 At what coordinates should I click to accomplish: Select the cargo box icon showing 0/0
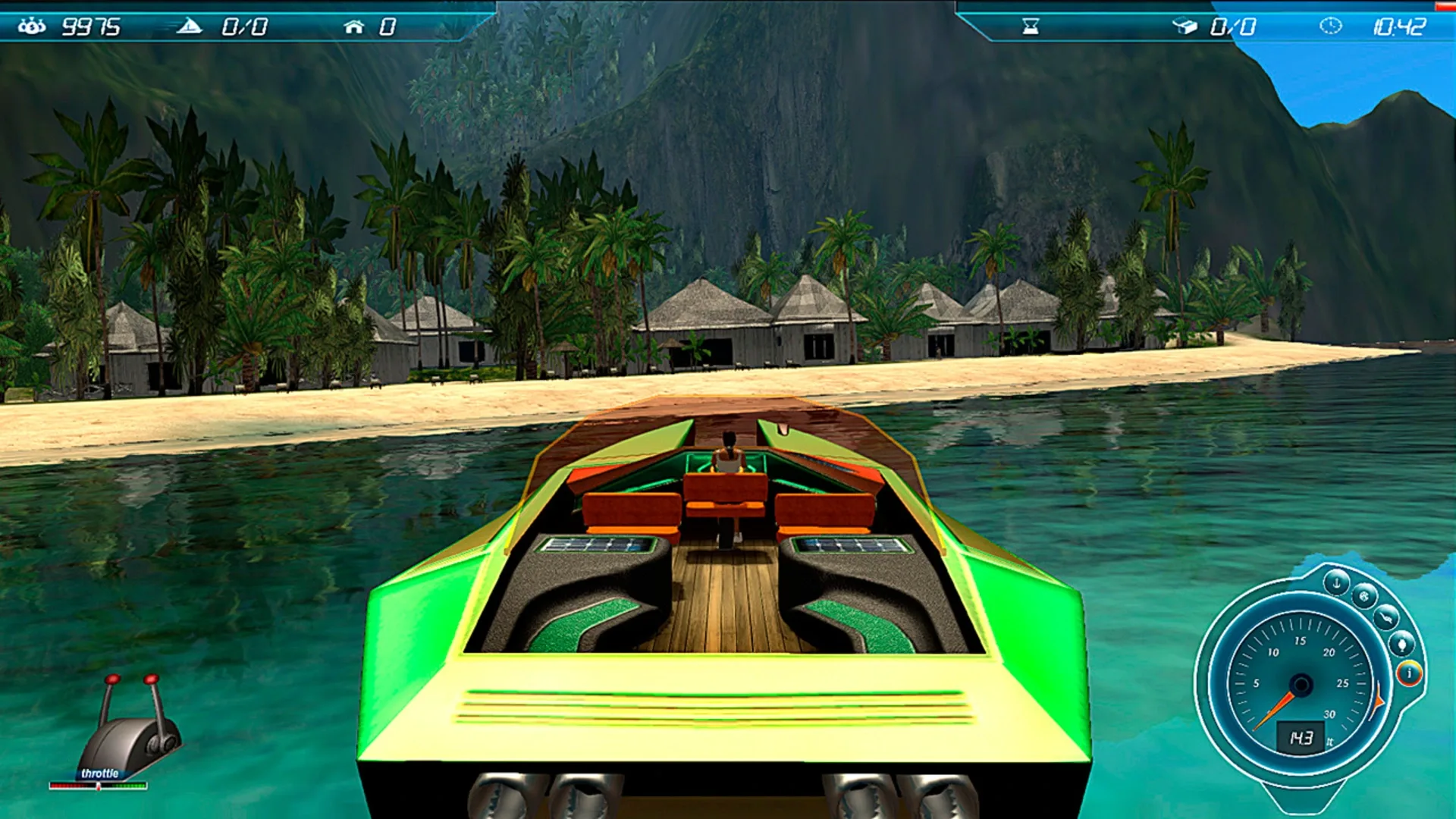coord(1186,26)
